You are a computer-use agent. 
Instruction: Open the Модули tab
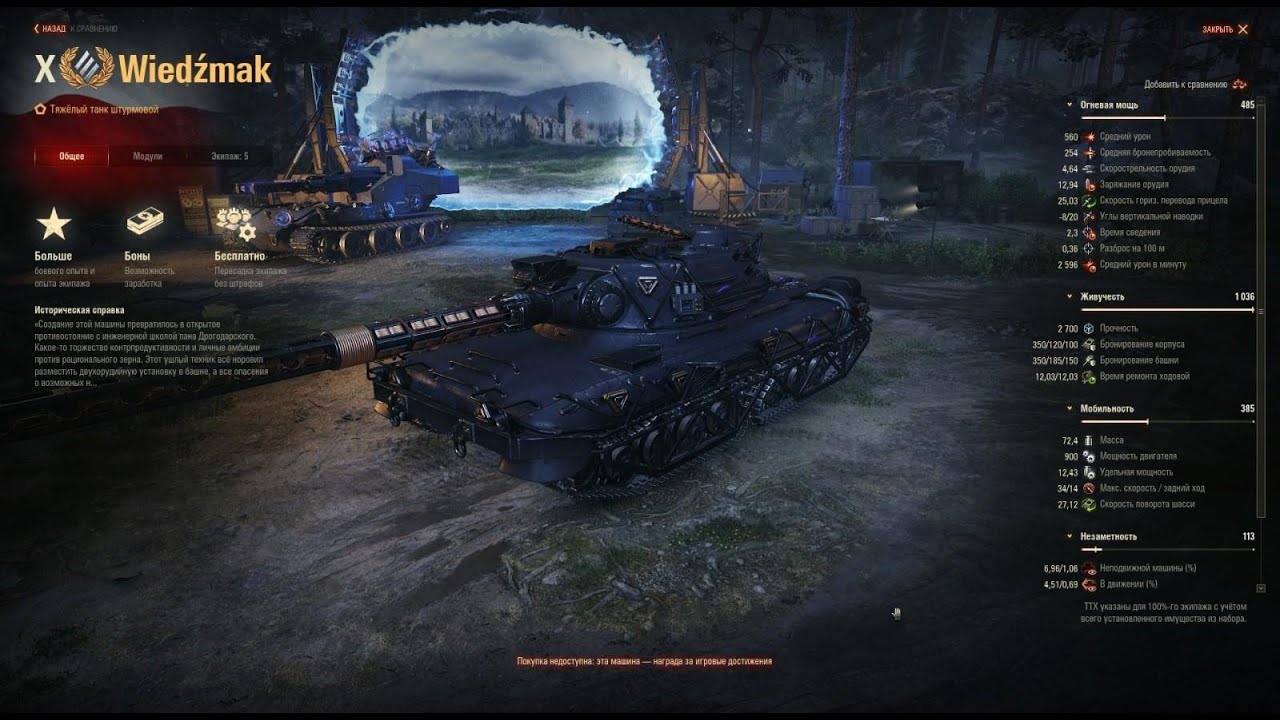[148, 156]
